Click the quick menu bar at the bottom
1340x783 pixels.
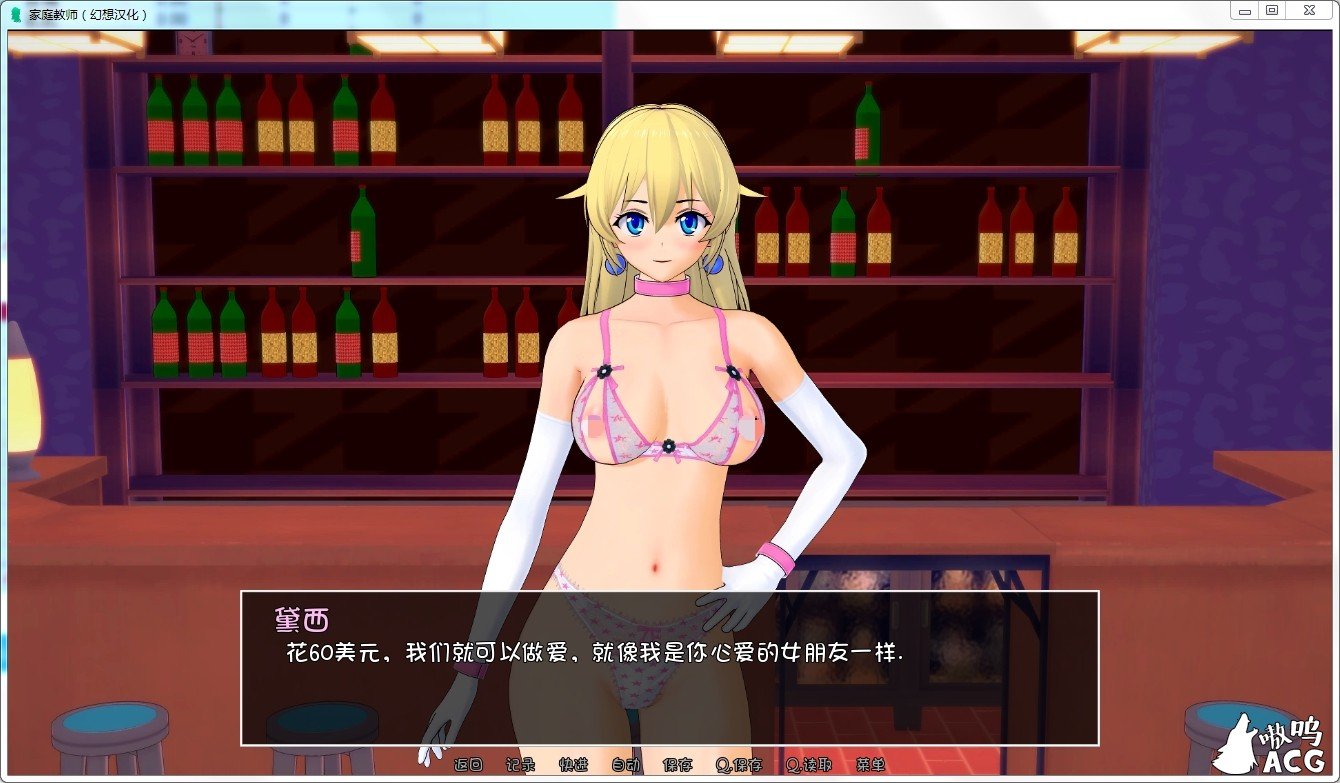(670, 764)
